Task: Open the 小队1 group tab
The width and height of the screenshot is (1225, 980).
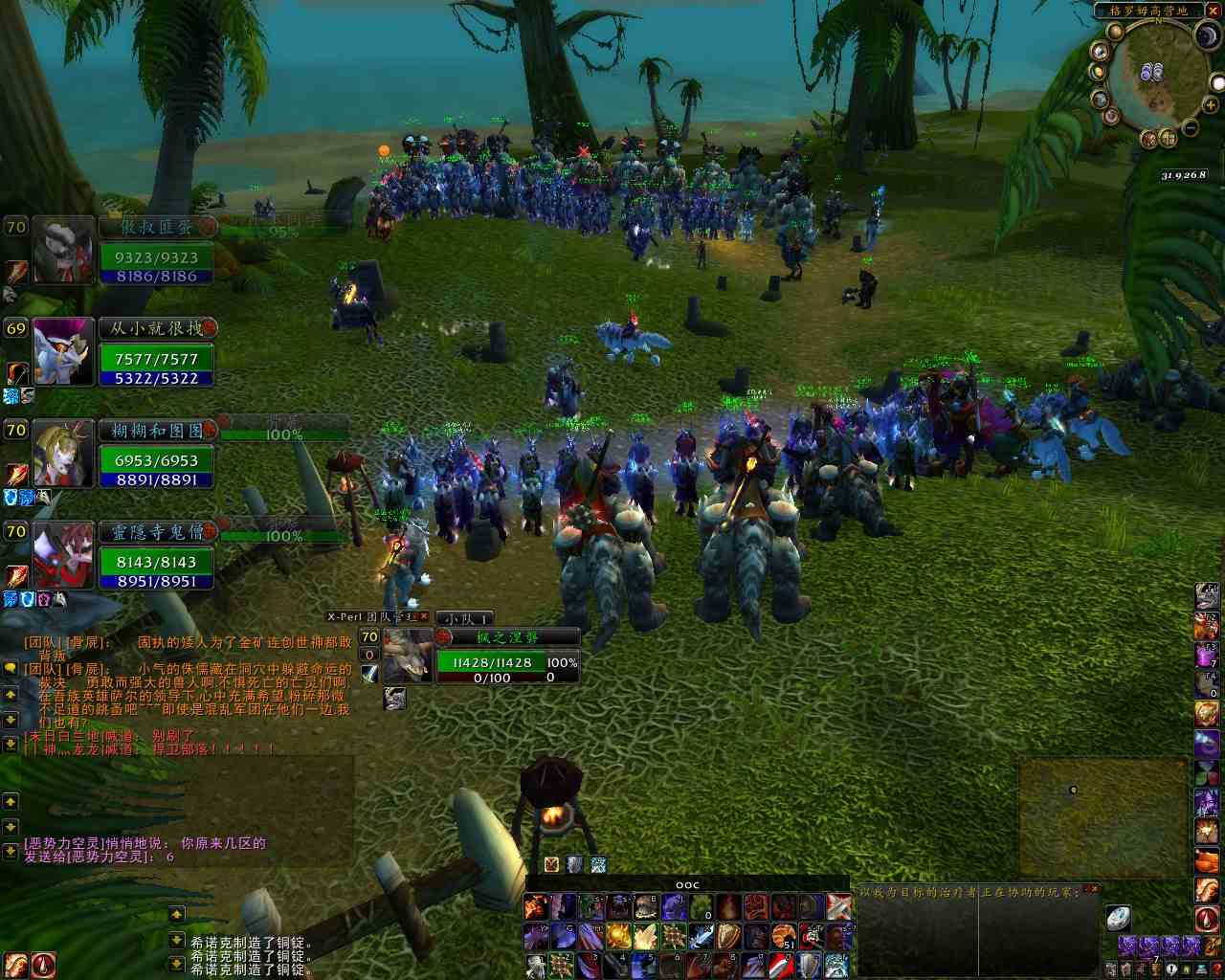Action: tap(465, 619)
